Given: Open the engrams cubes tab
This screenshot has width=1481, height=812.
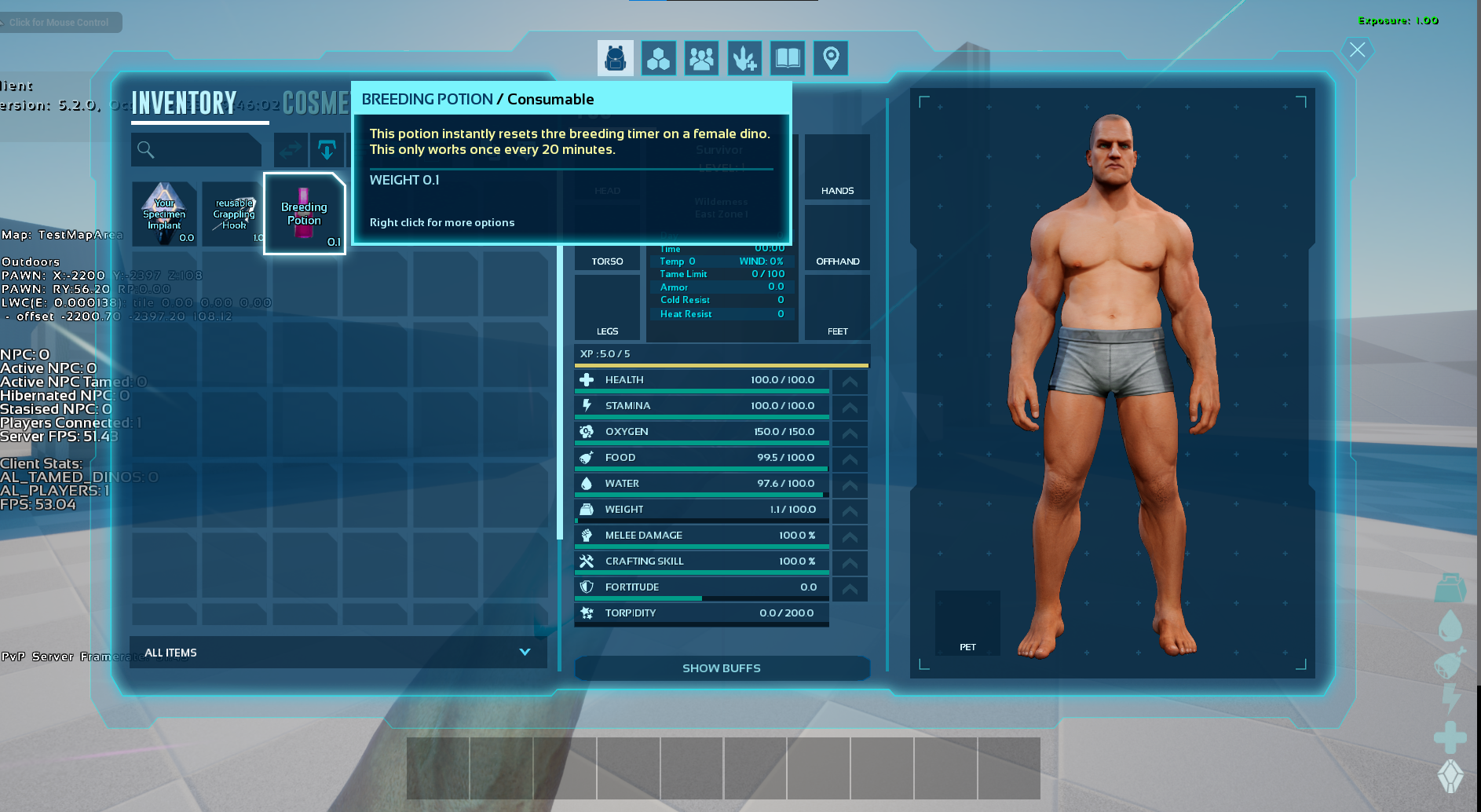Looking at the screenshot, I should (658, 58).
